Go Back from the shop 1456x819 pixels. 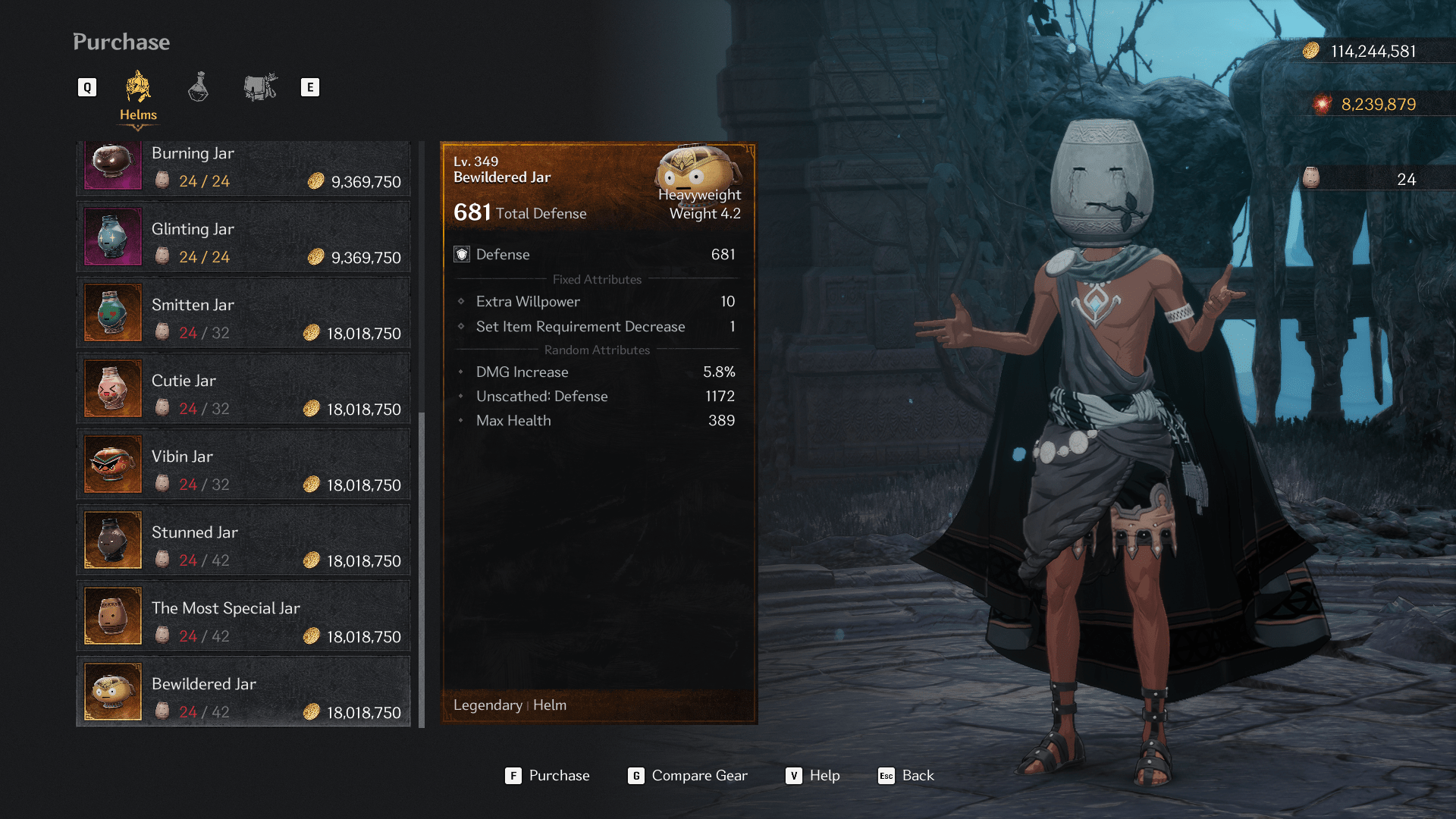906,775
